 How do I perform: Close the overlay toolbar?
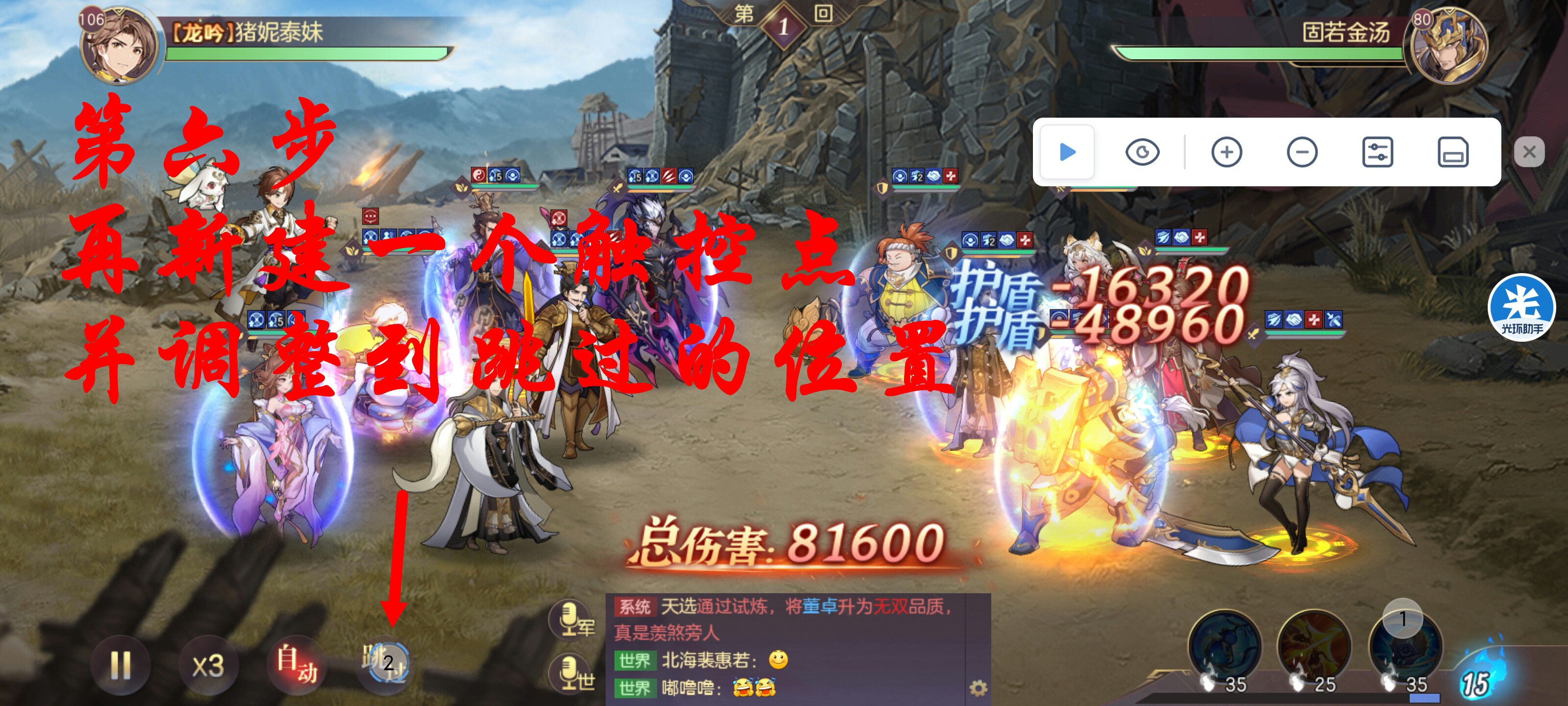(1529, 151)
